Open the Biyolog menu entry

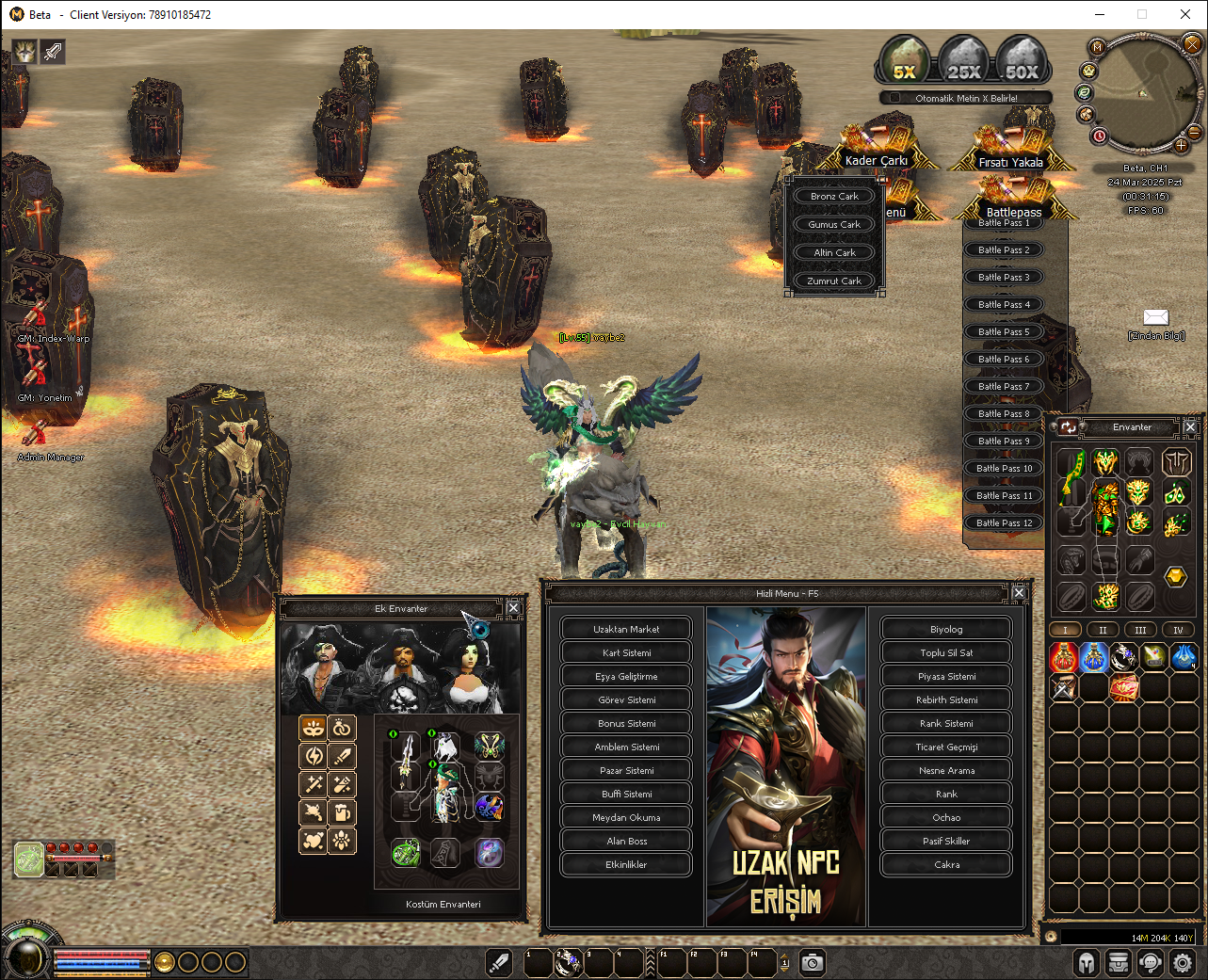946,629
